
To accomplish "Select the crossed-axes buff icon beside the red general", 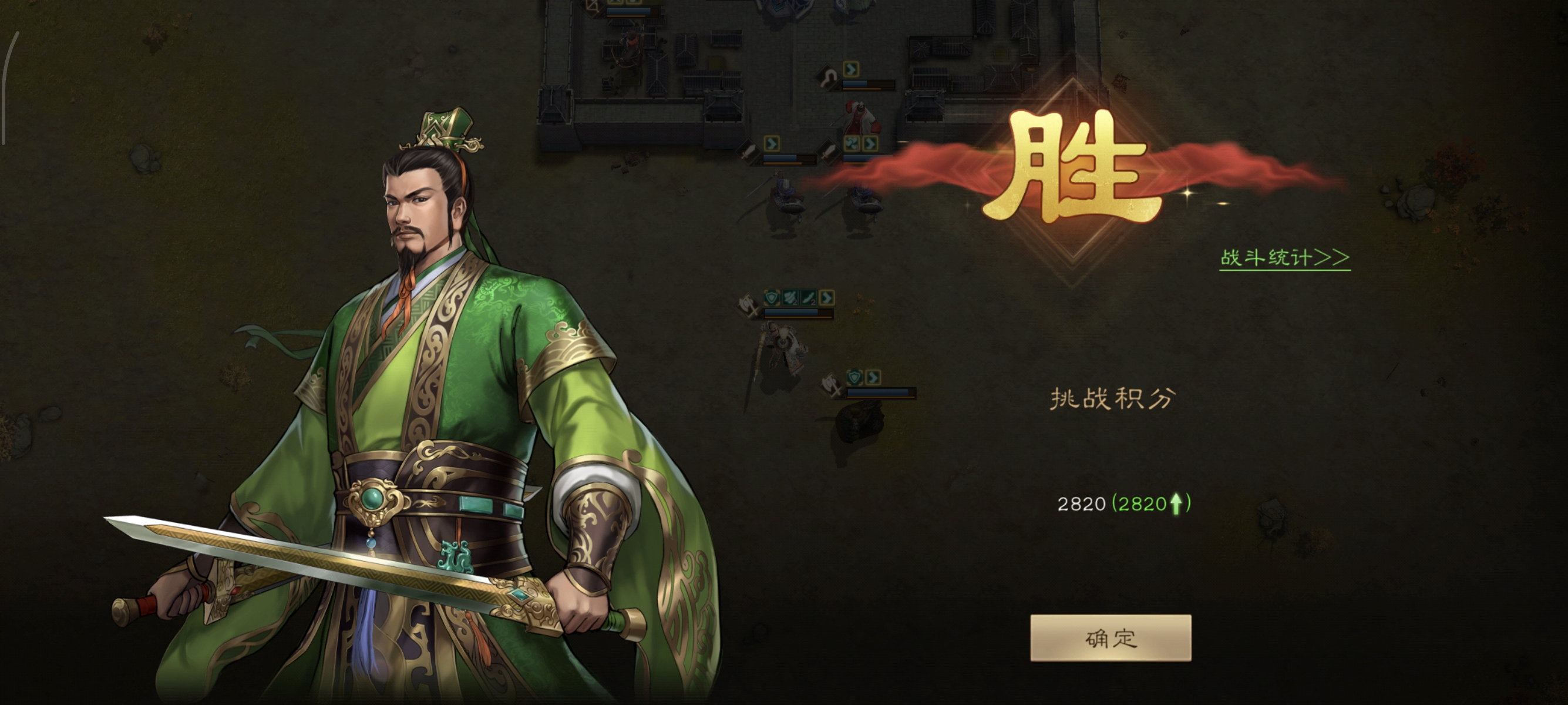I will tap(853, 145).
